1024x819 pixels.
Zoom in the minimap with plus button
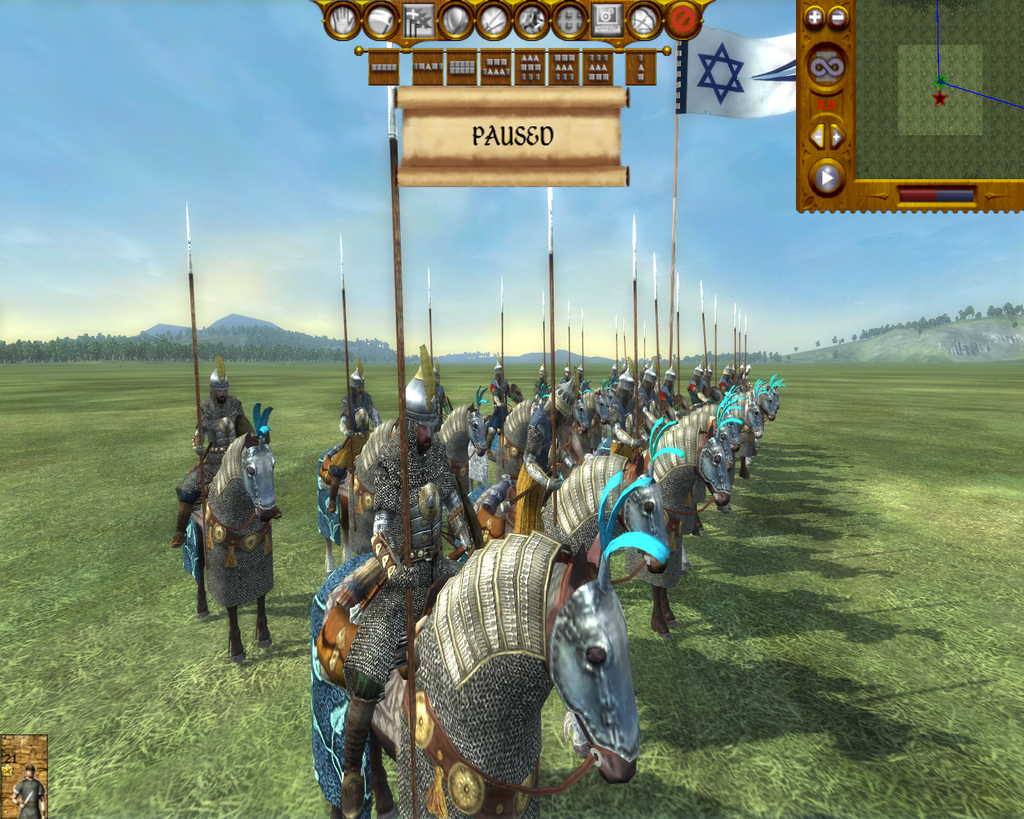(815, 17)
